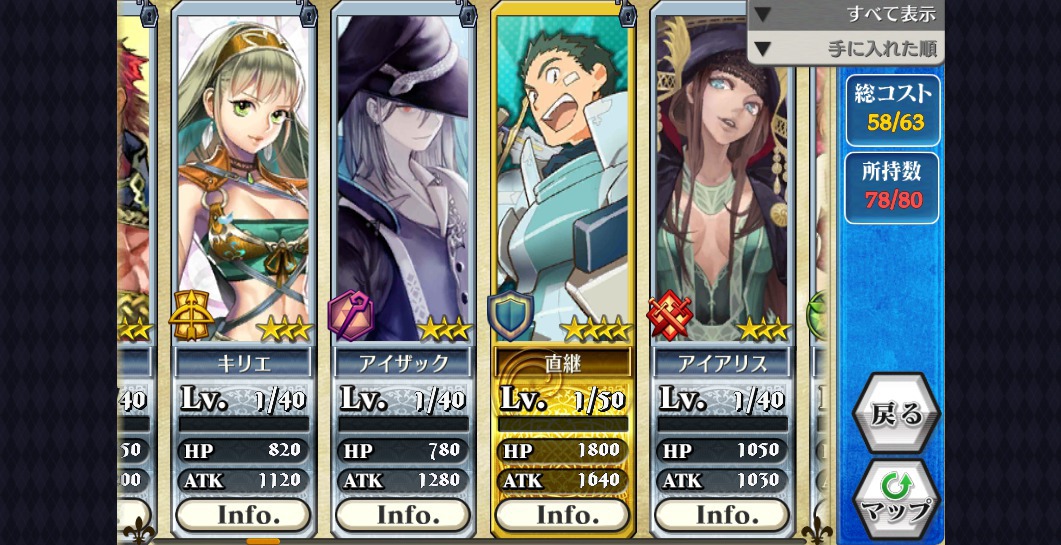
Task: Open the 手に入れた順 sort dropdown
Action: click(x=845, y=48)
